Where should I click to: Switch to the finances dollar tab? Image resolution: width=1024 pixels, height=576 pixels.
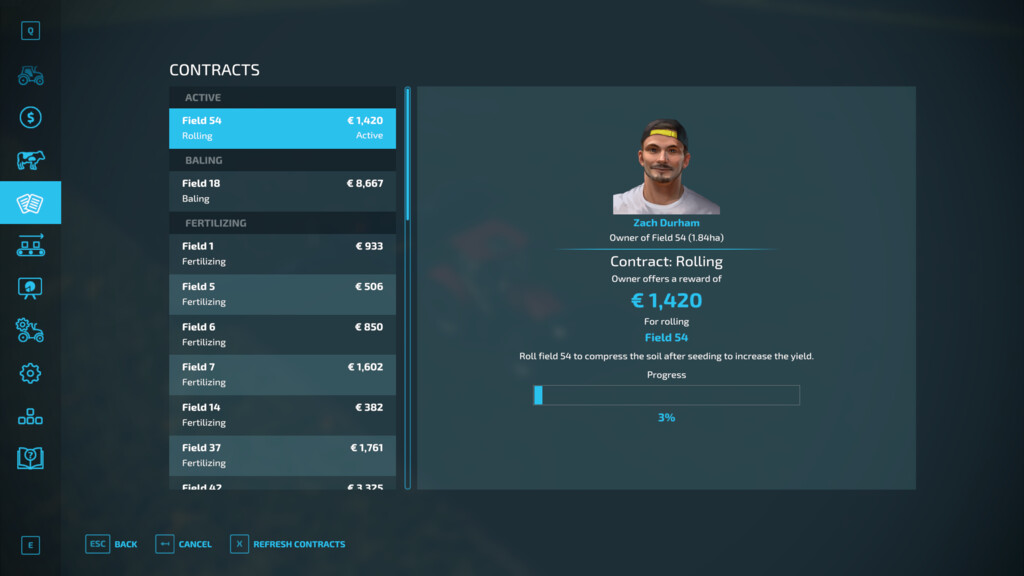coord(30,118)
